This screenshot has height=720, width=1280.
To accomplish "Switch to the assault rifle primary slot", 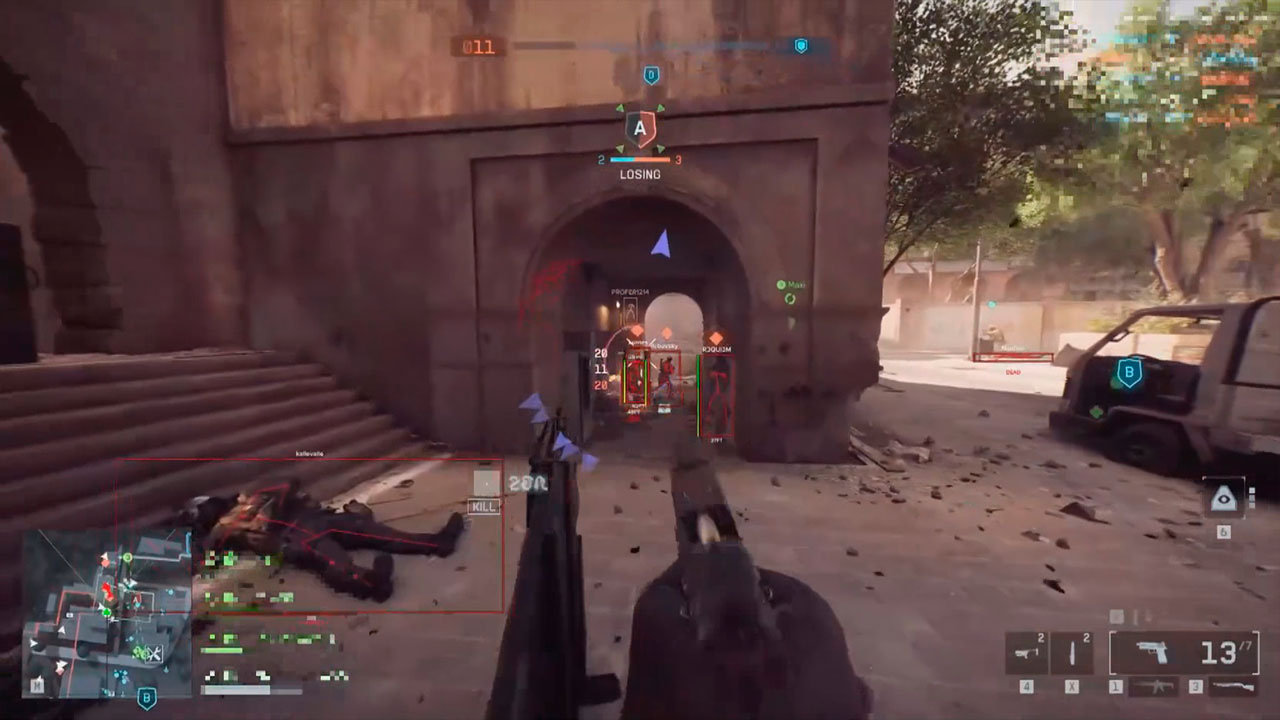I will 1152,687.
